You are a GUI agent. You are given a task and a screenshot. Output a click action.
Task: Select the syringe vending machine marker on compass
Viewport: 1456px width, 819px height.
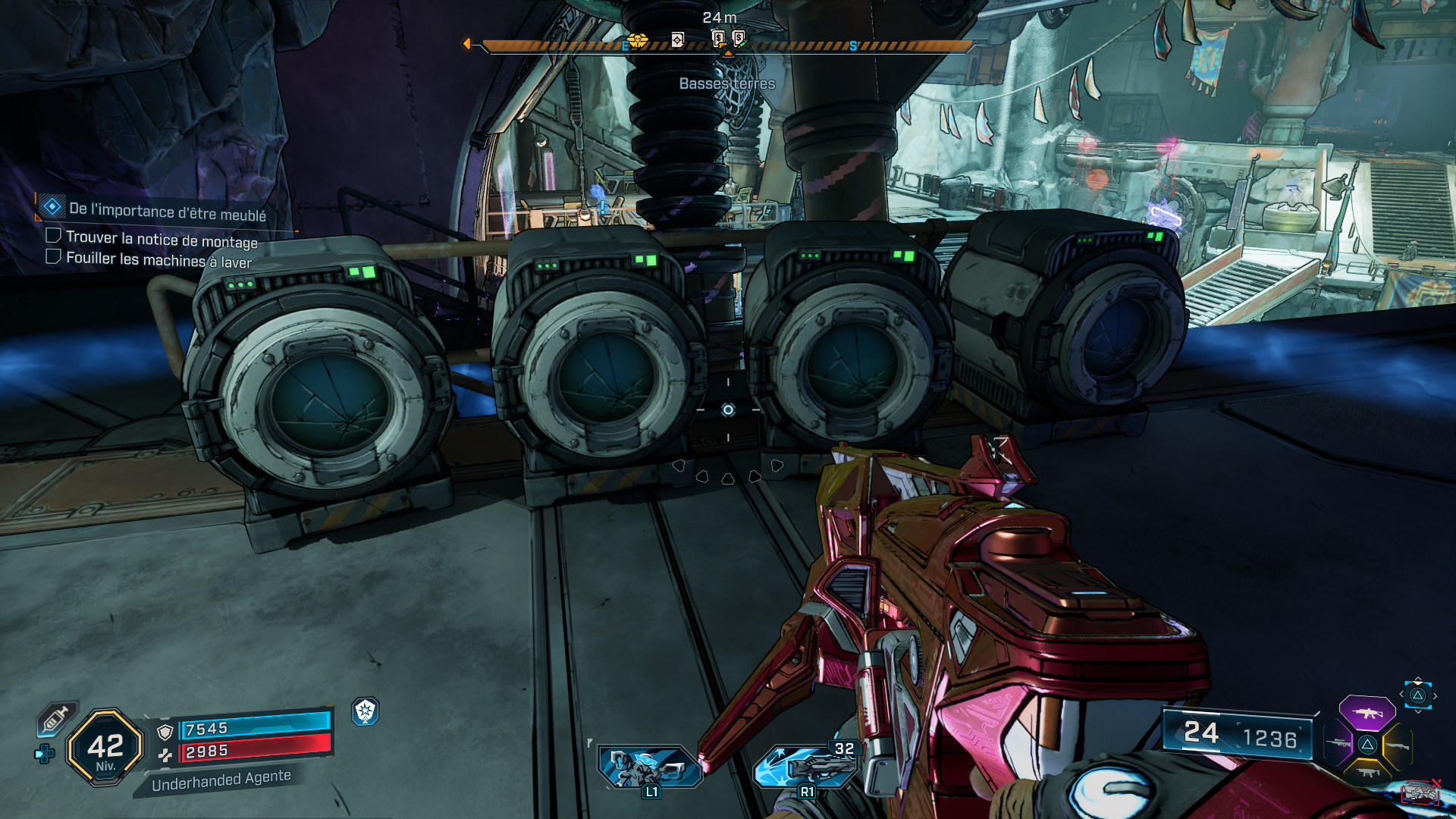pyautogui.click(x=739, y=38)
